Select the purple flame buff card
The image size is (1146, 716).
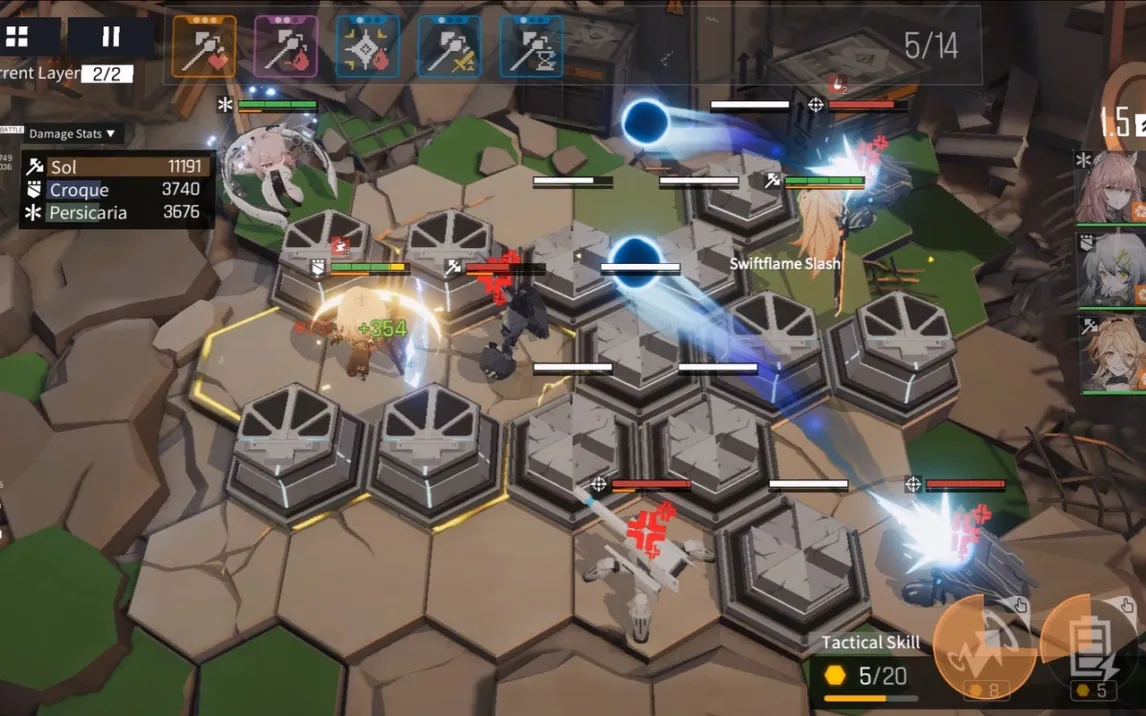[x=286, y=46]
